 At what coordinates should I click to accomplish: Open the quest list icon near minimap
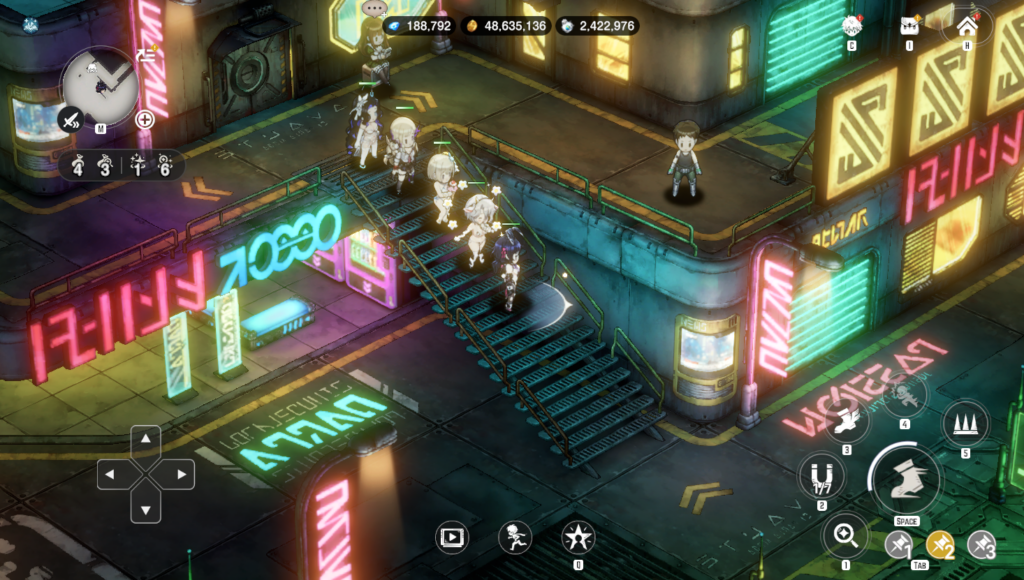click(146, 55)
